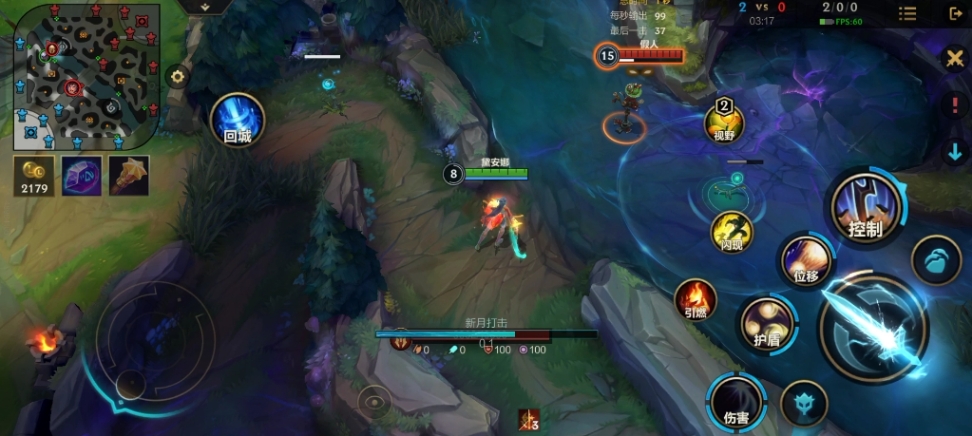Screen dimensions: 972x436
Task: Send the red exclamation danger ping
Action: pyautogui.click(x=955, y=104)
